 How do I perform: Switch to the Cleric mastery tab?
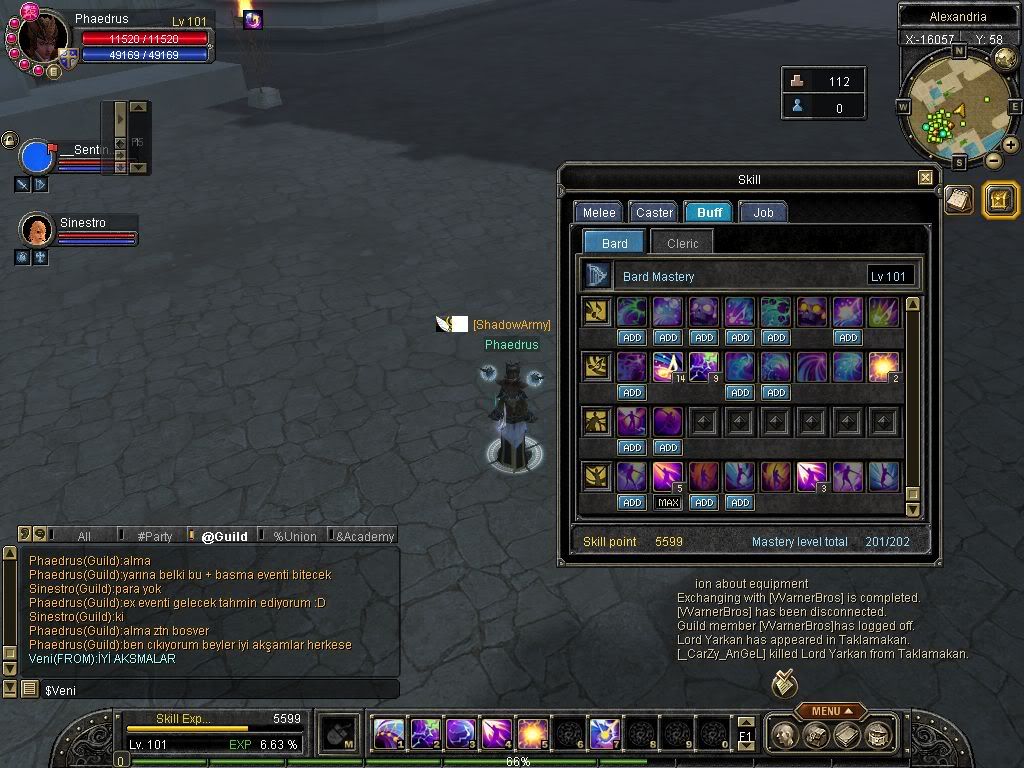[x=683, y=243]
